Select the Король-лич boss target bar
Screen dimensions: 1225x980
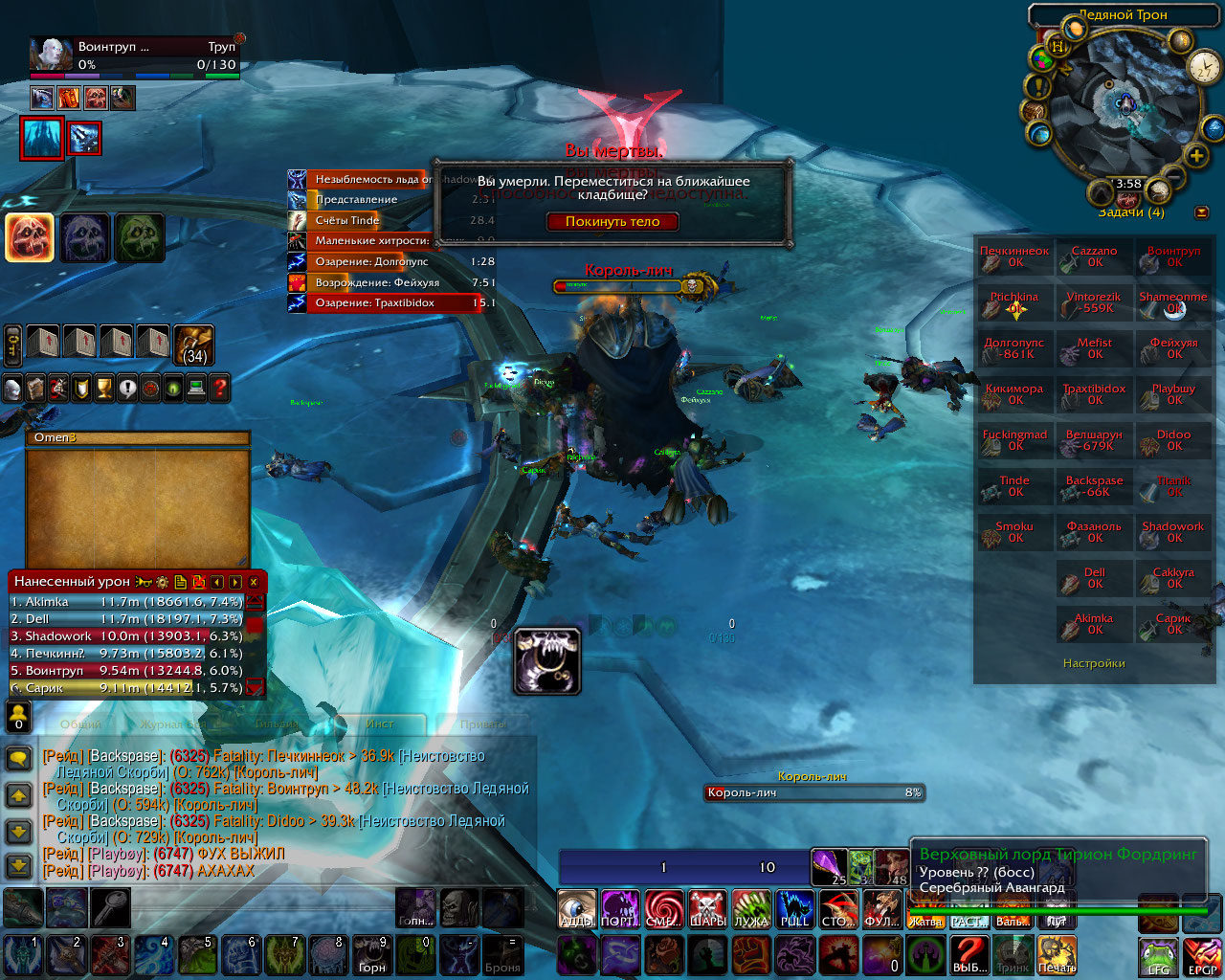coord(813,792)
